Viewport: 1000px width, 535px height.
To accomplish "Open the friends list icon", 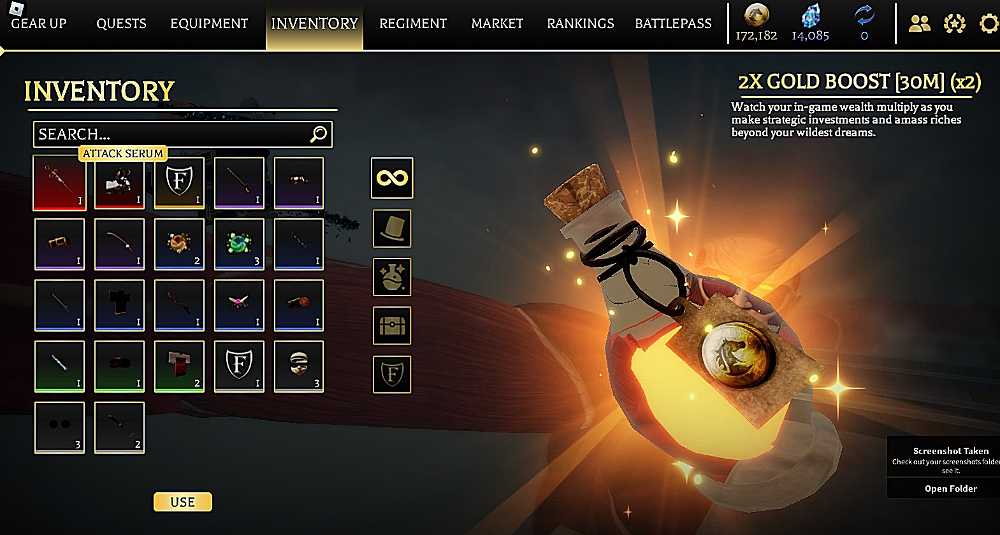I will [919, 23].
